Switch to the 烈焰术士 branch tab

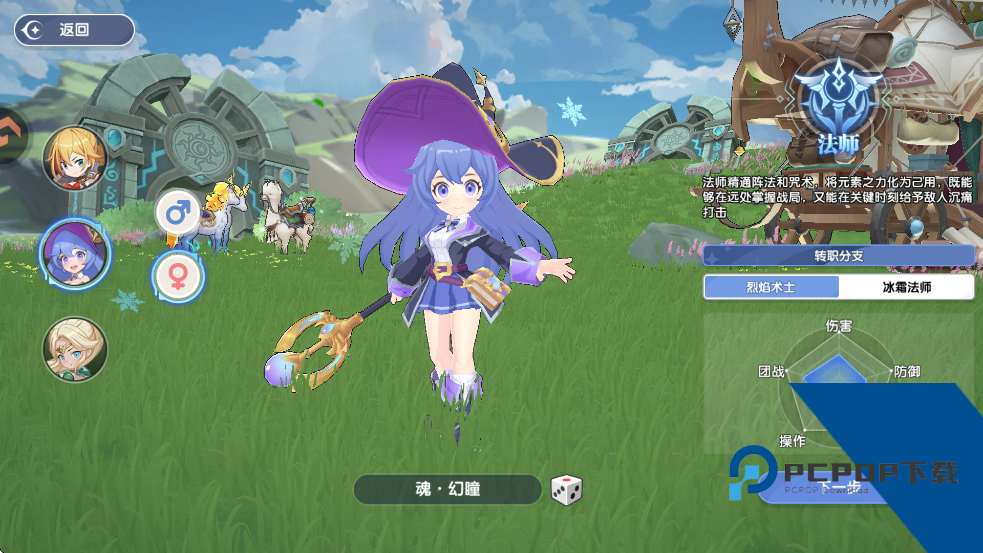click(771, 287)
